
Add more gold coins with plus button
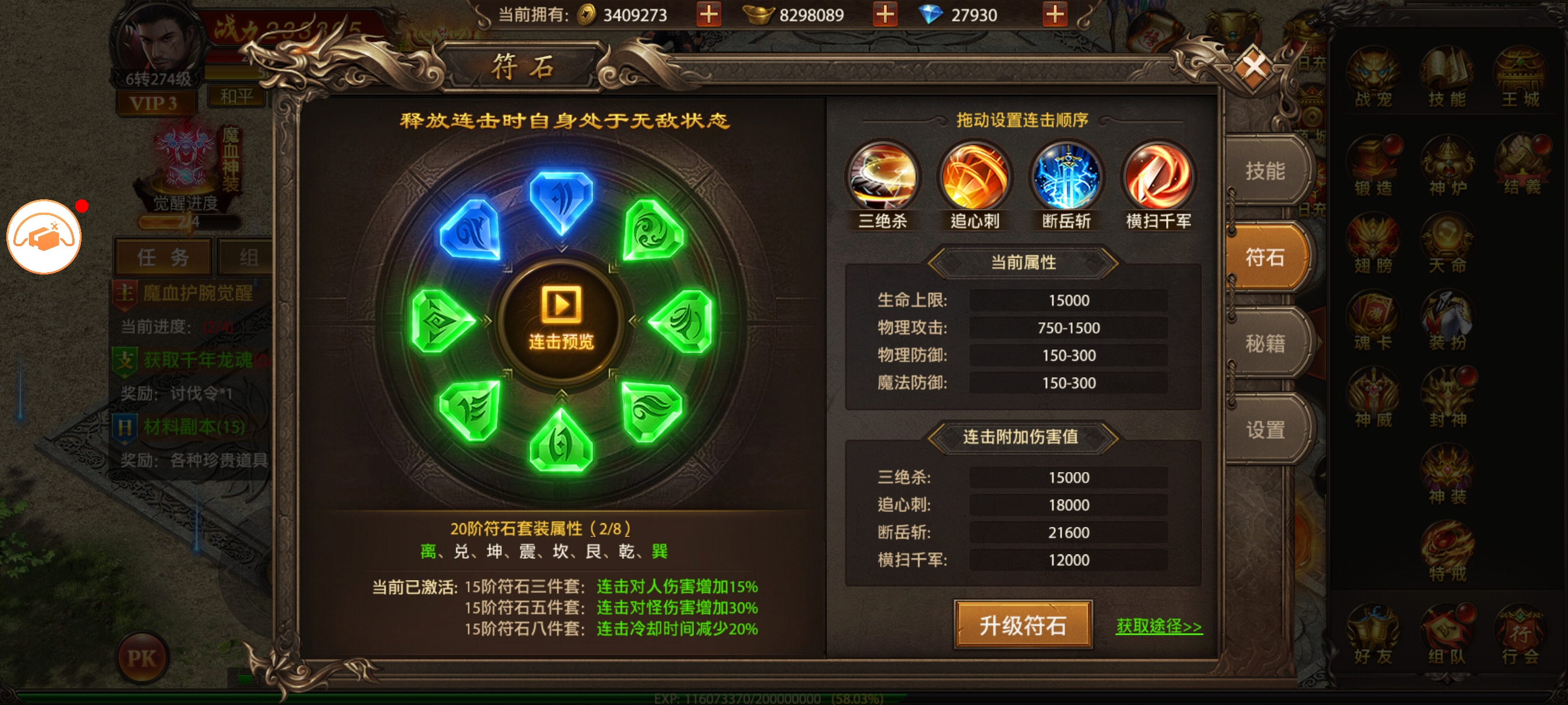(x=708, y=14)
